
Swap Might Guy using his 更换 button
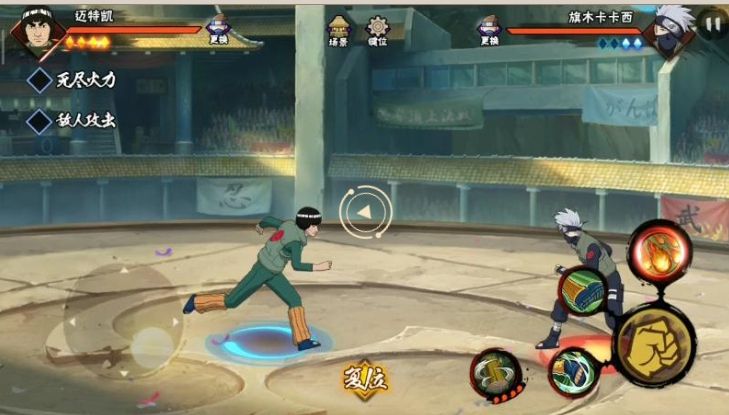coord(218,31)
